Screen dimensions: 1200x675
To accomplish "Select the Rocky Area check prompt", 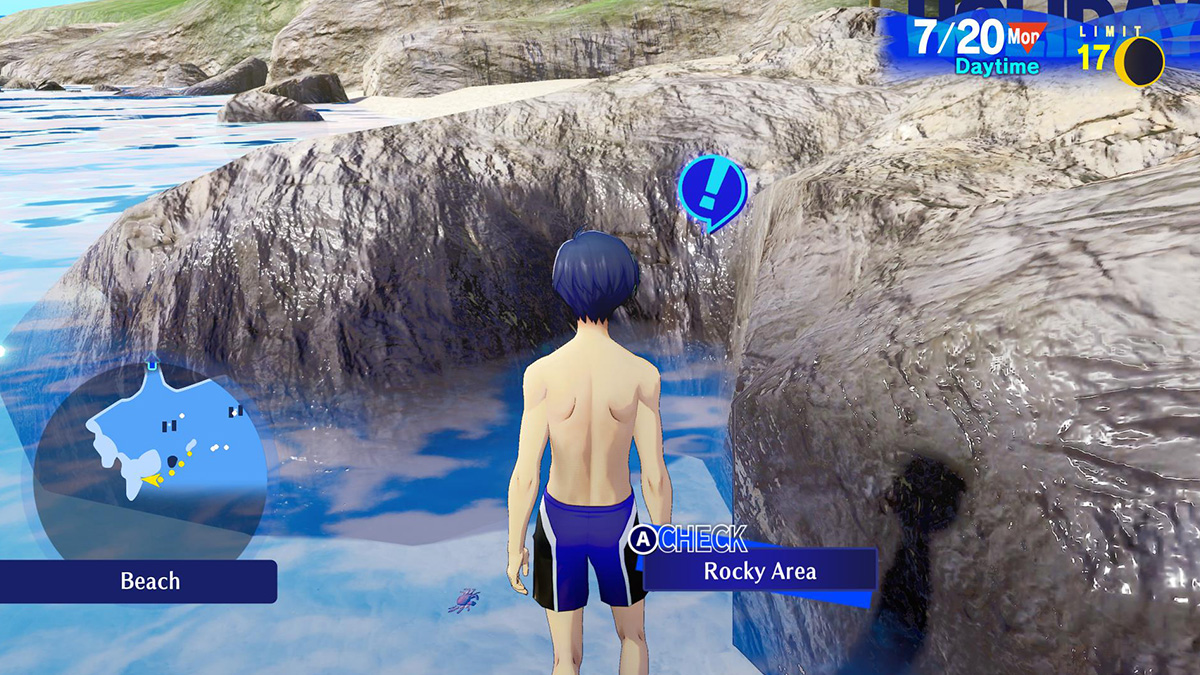I will 760,571.
